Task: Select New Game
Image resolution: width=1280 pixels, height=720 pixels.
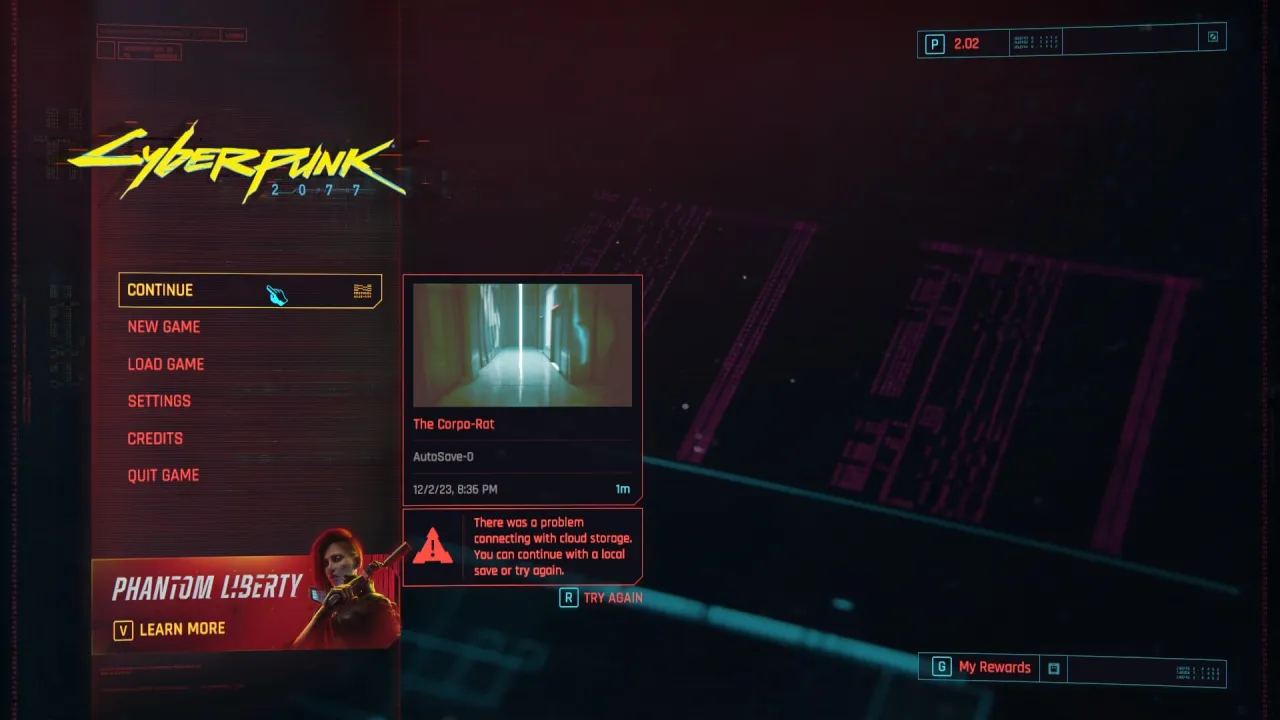Action: click(x=164, y=327)
